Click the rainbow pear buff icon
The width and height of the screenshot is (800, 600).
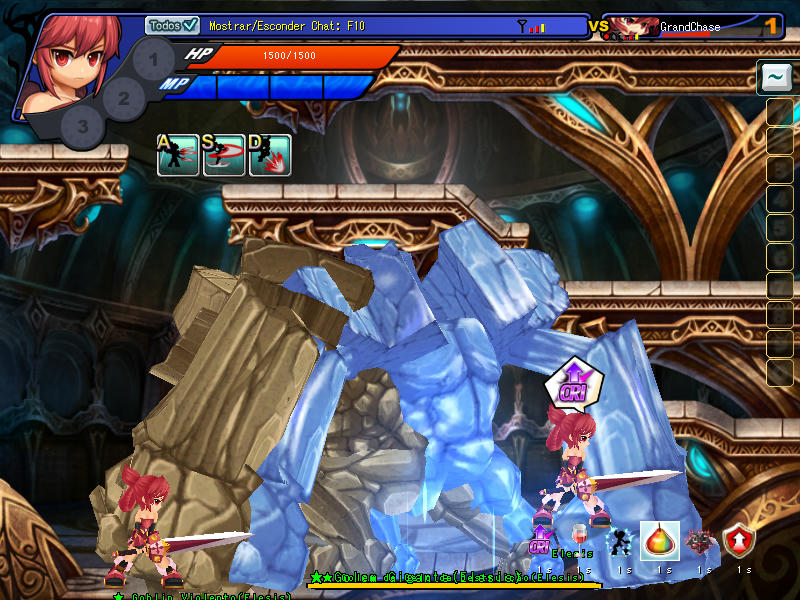[x=660, y=541]
